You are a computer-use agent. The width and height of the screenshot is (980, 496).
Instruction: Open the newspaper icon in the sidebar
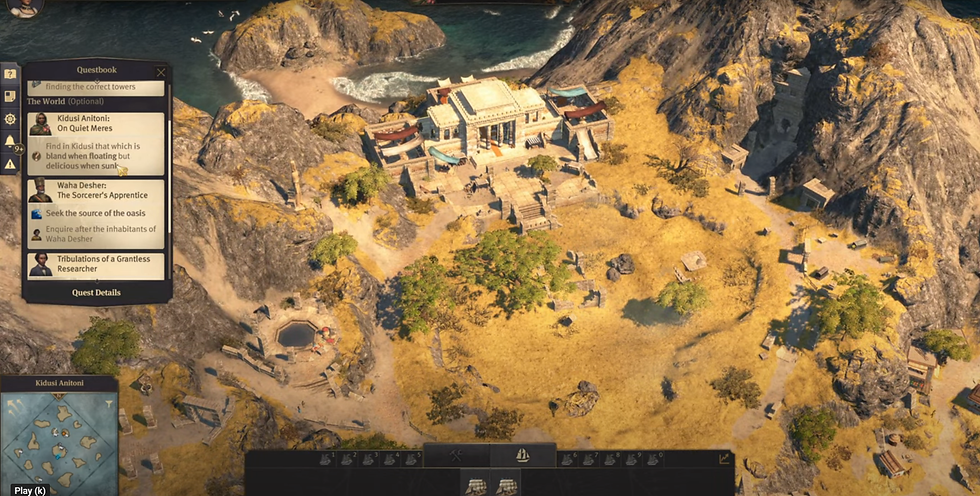pos(10,97)
